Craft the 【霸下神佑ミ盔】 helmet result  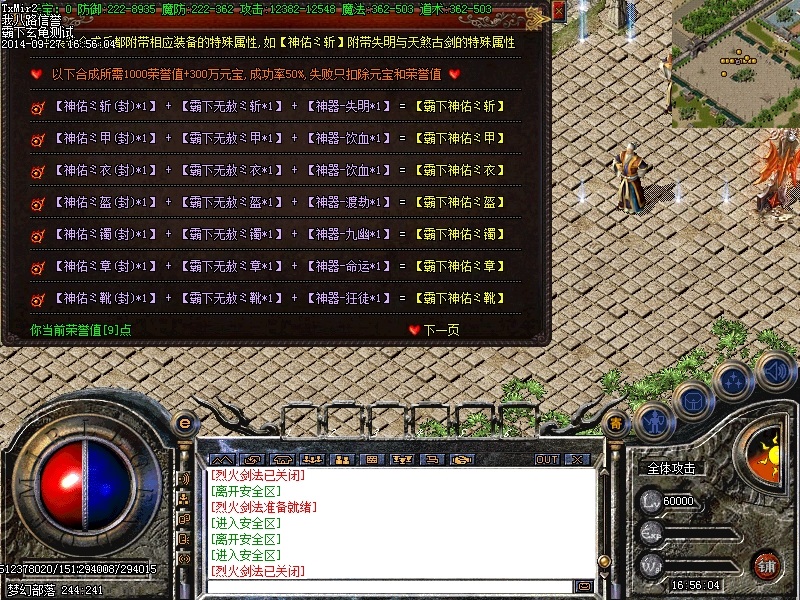point(461,203)
